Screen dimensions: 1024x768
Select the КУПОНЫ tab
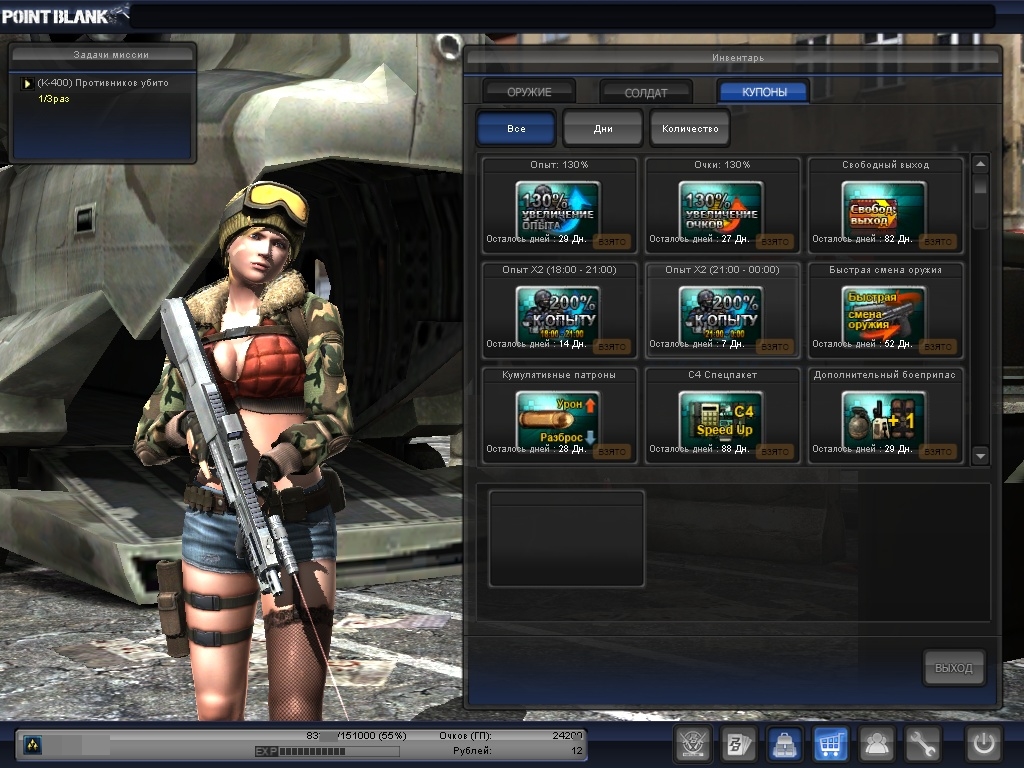(x=764, y=92)
